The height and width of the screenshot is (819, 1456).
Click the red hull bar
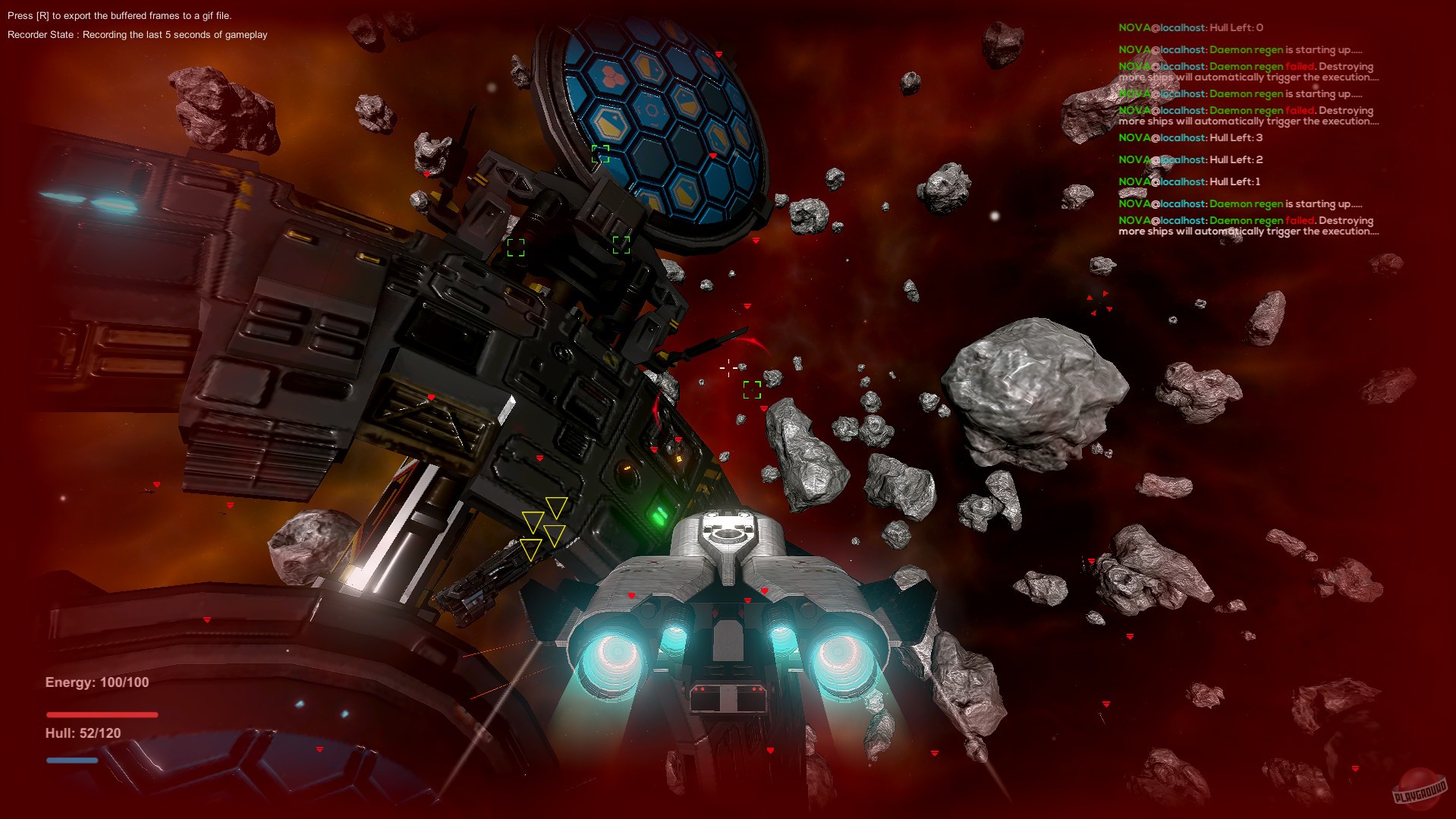click(102, 713)
